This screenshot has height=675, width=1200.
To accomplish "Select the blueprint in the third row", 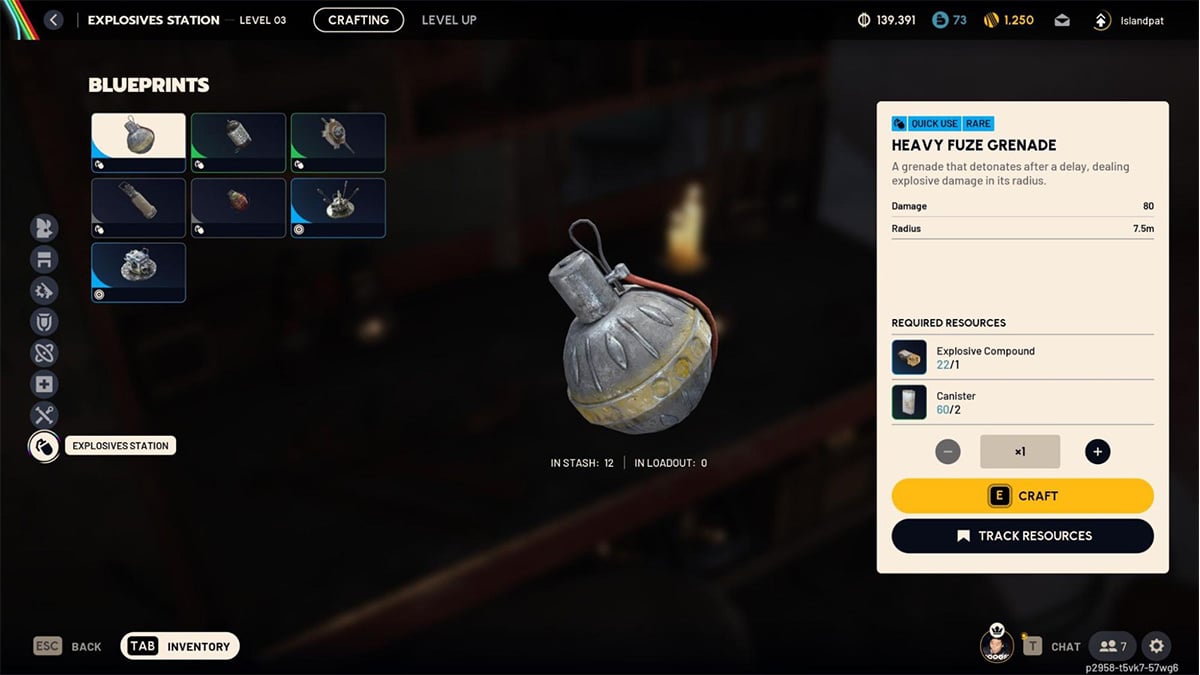I will coord(138,272).
